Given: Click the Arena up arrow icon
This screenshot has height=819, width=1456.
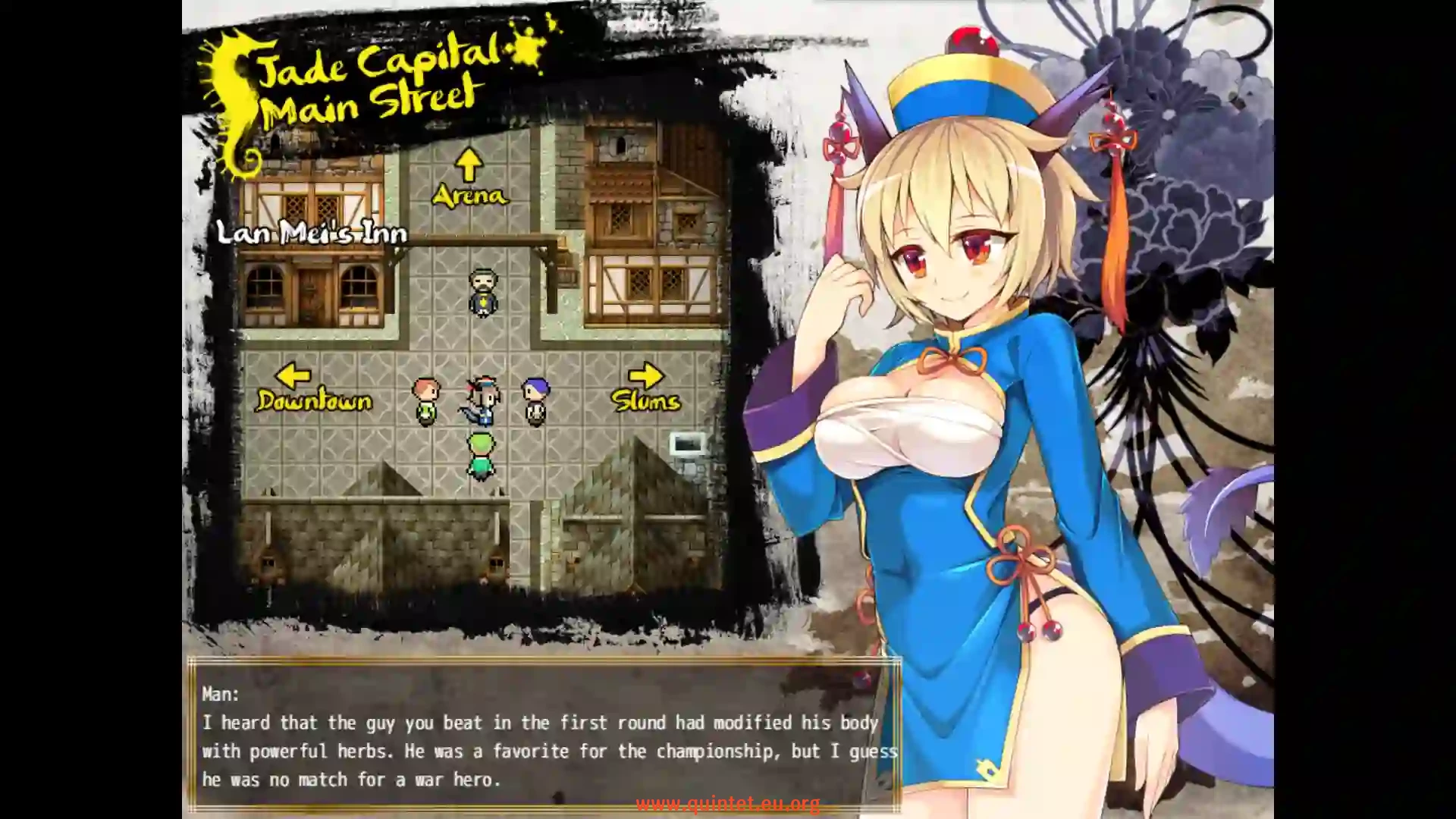Looking at the screenshot, I should [469, 165].
